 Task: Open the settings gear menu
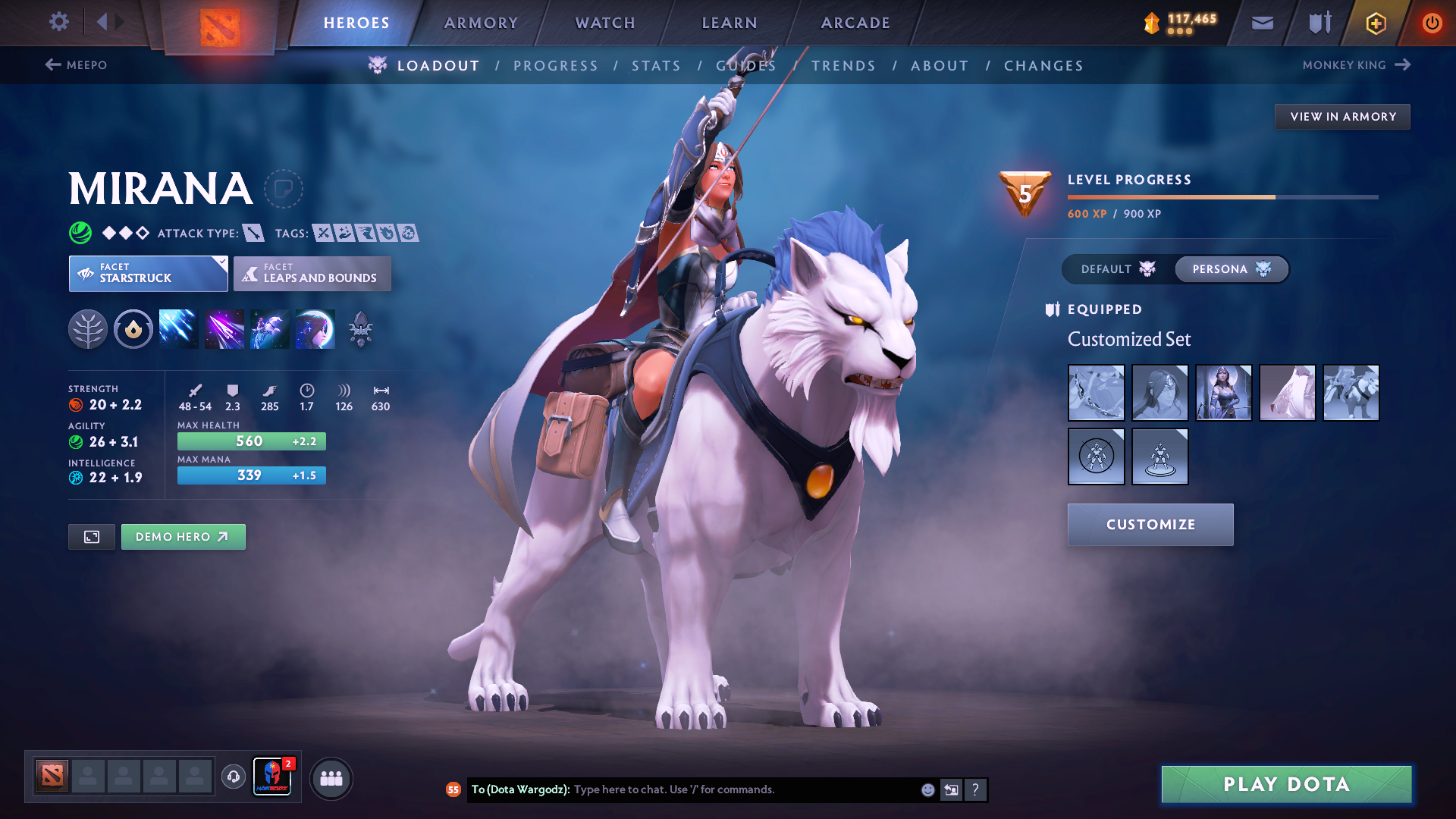(58, 21)
